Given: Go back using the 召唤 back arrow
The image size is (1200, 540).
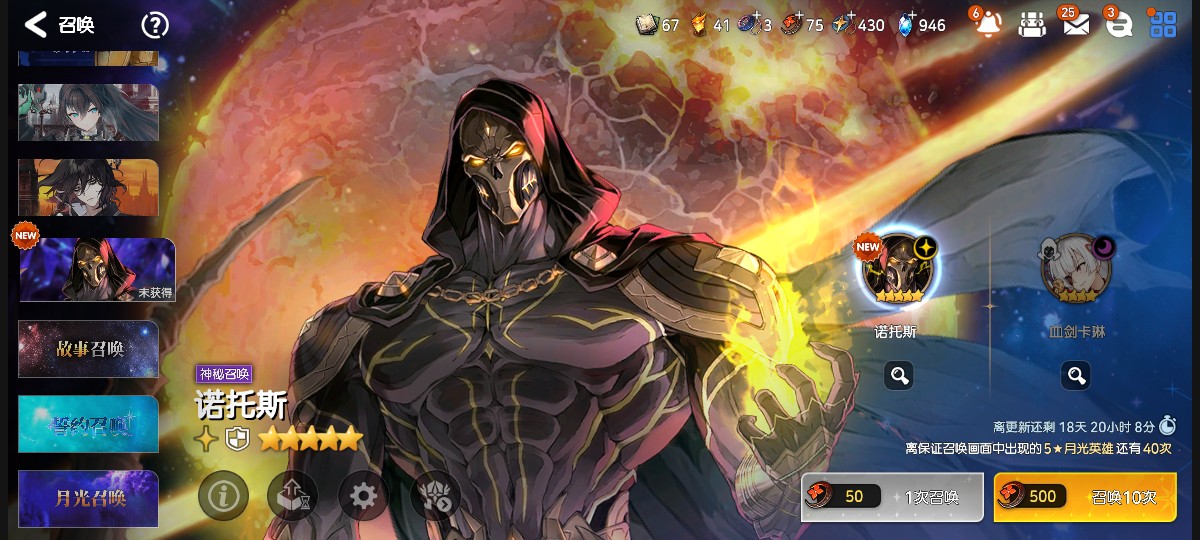Looking at the screenshot, I should [36, 25].
